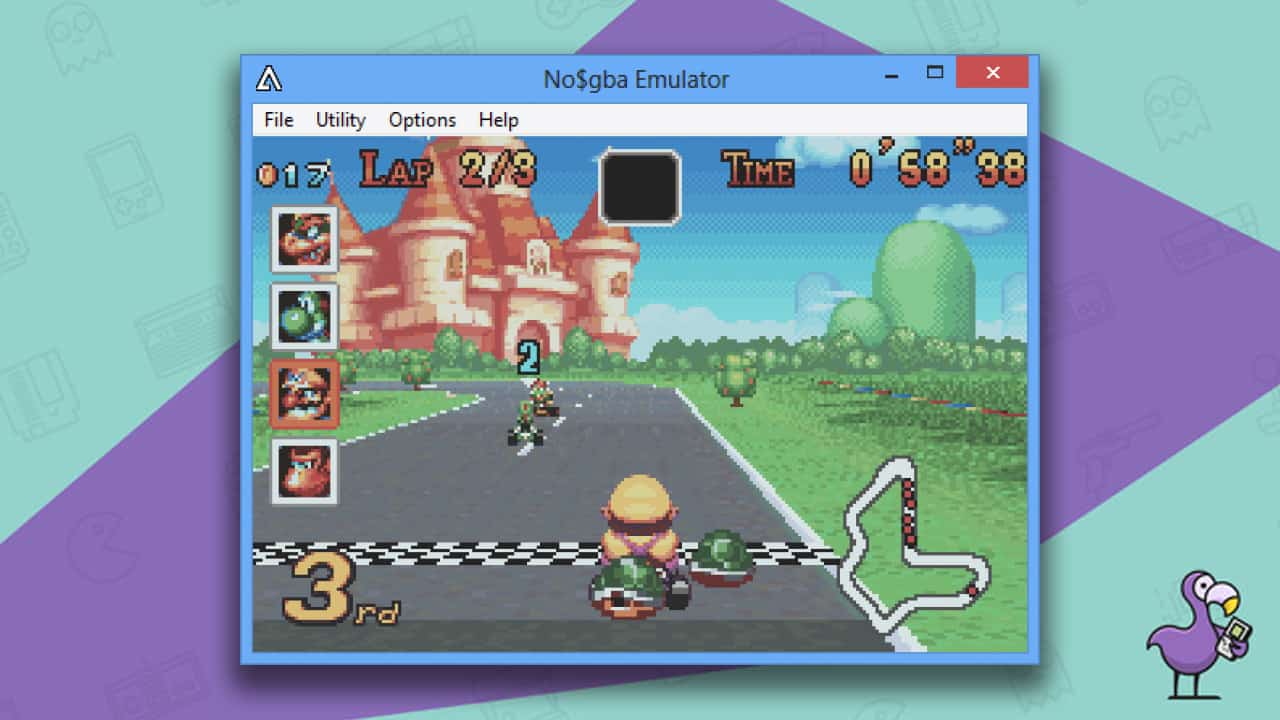Click the topmost Bowser portrait

[303, 238]
